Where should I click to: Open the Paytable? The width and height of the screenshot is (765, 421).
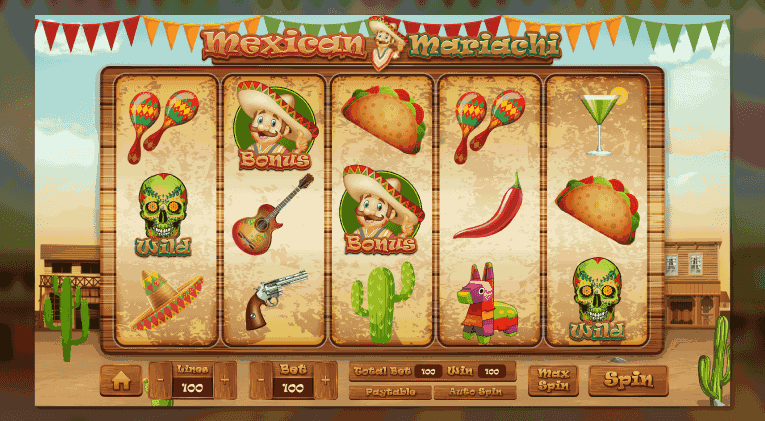click(389, 392)
